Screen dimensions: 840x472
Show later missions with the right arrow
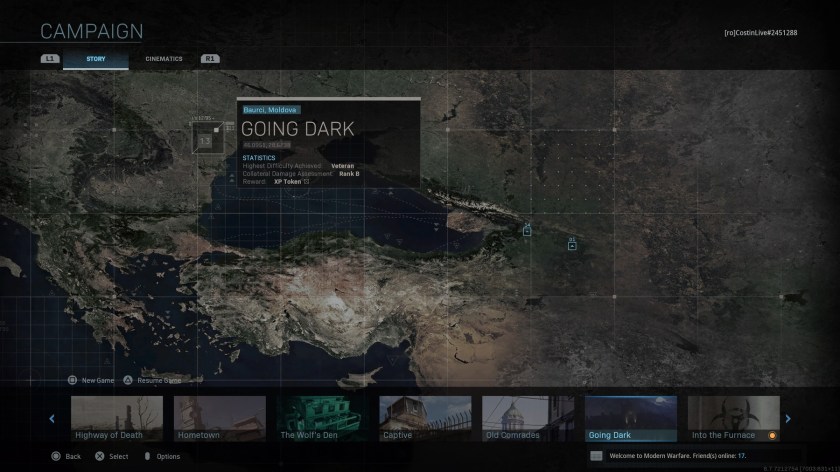tap(788, 419)
